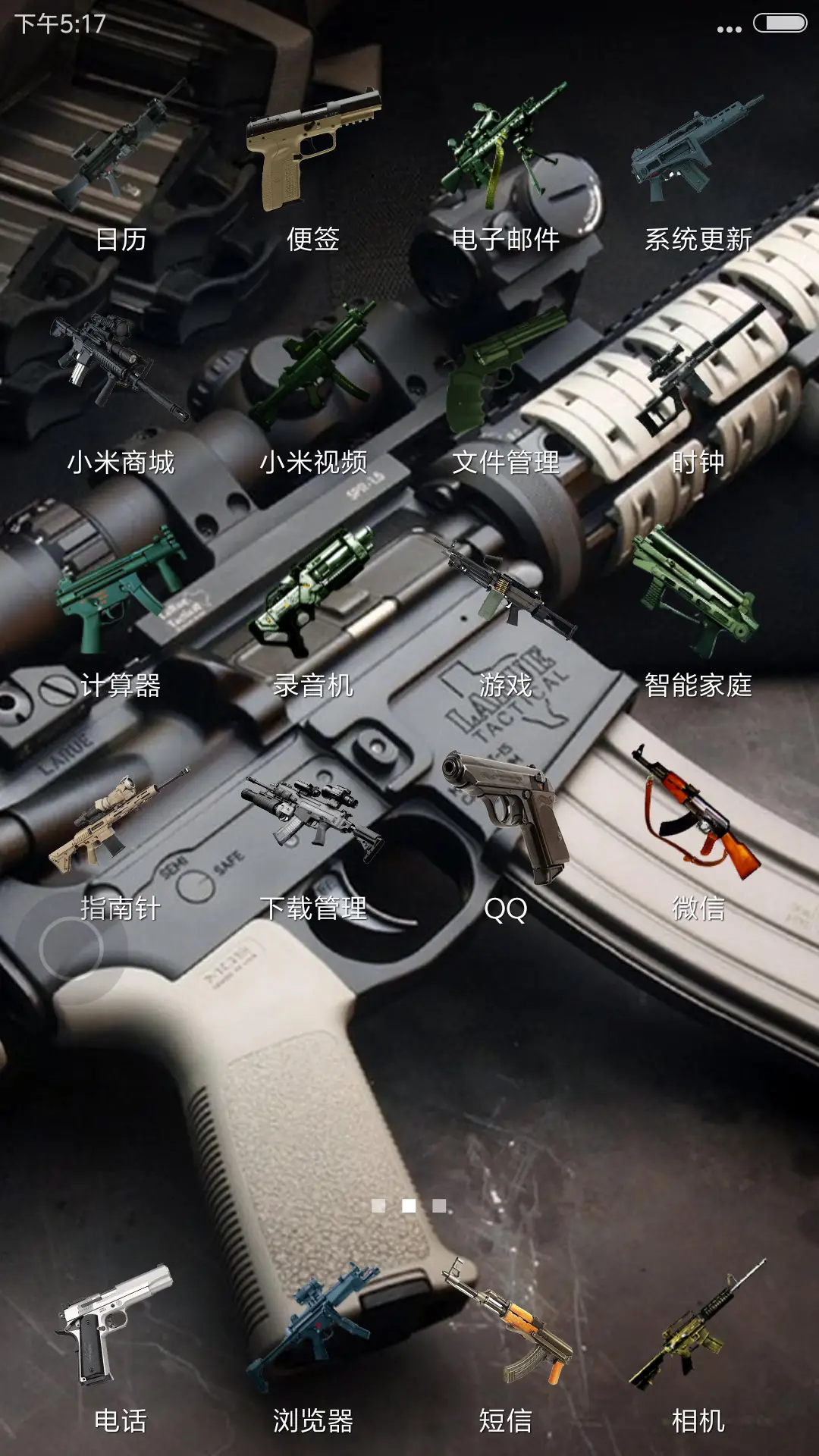
Task: Launch the QQ app
Action: (506, 819)
